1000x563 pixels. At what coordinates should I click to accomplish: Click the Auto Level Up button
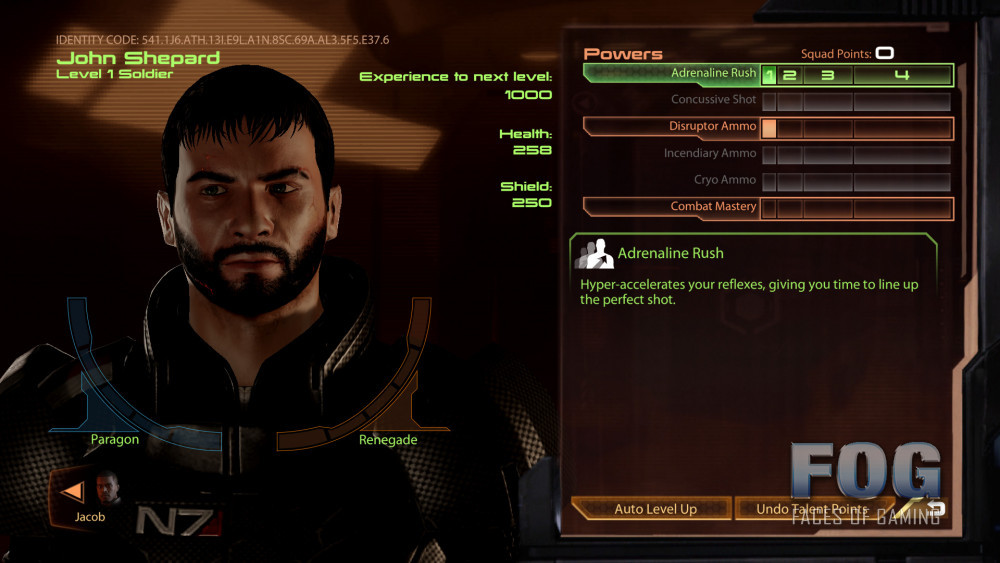click(x=655, y=509)
